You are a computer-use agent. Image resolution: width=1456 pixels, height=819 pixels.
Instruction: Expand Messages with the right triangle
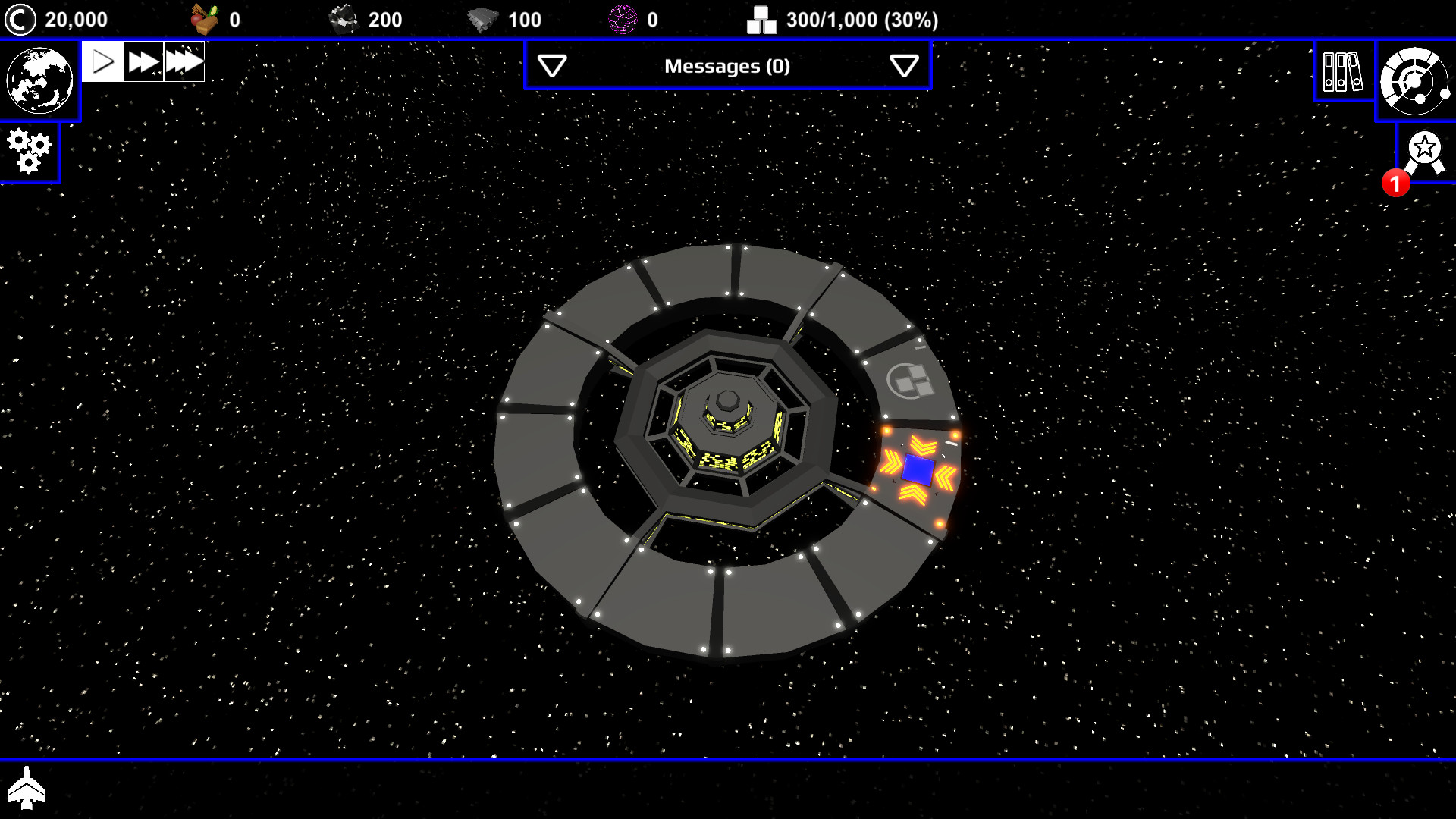[x=902, y=67]
